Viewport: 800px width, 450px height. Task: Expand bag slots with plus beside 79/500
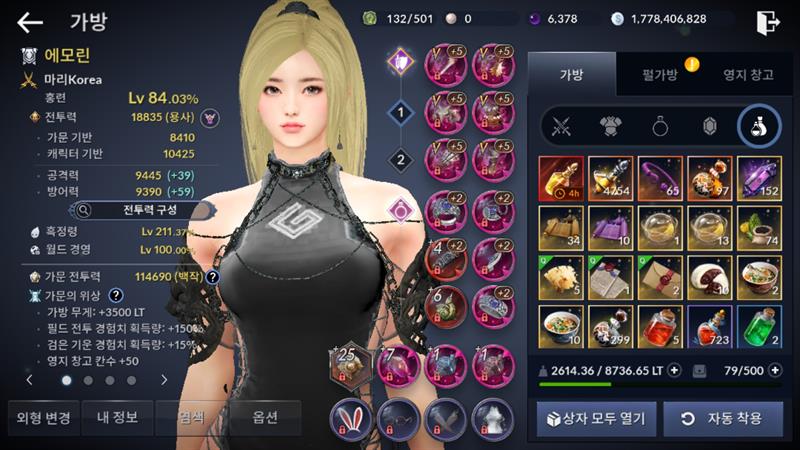[775, 370]
